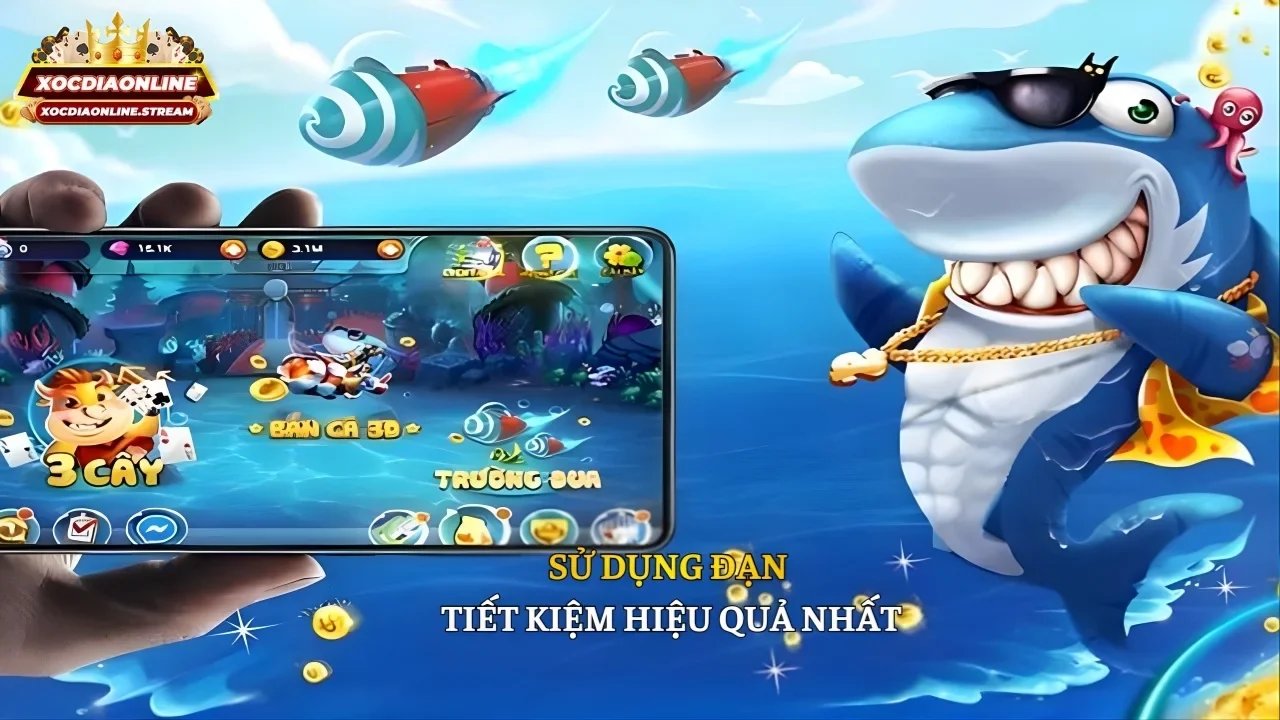Launch the Trường Đua racing game

(520, 477)
